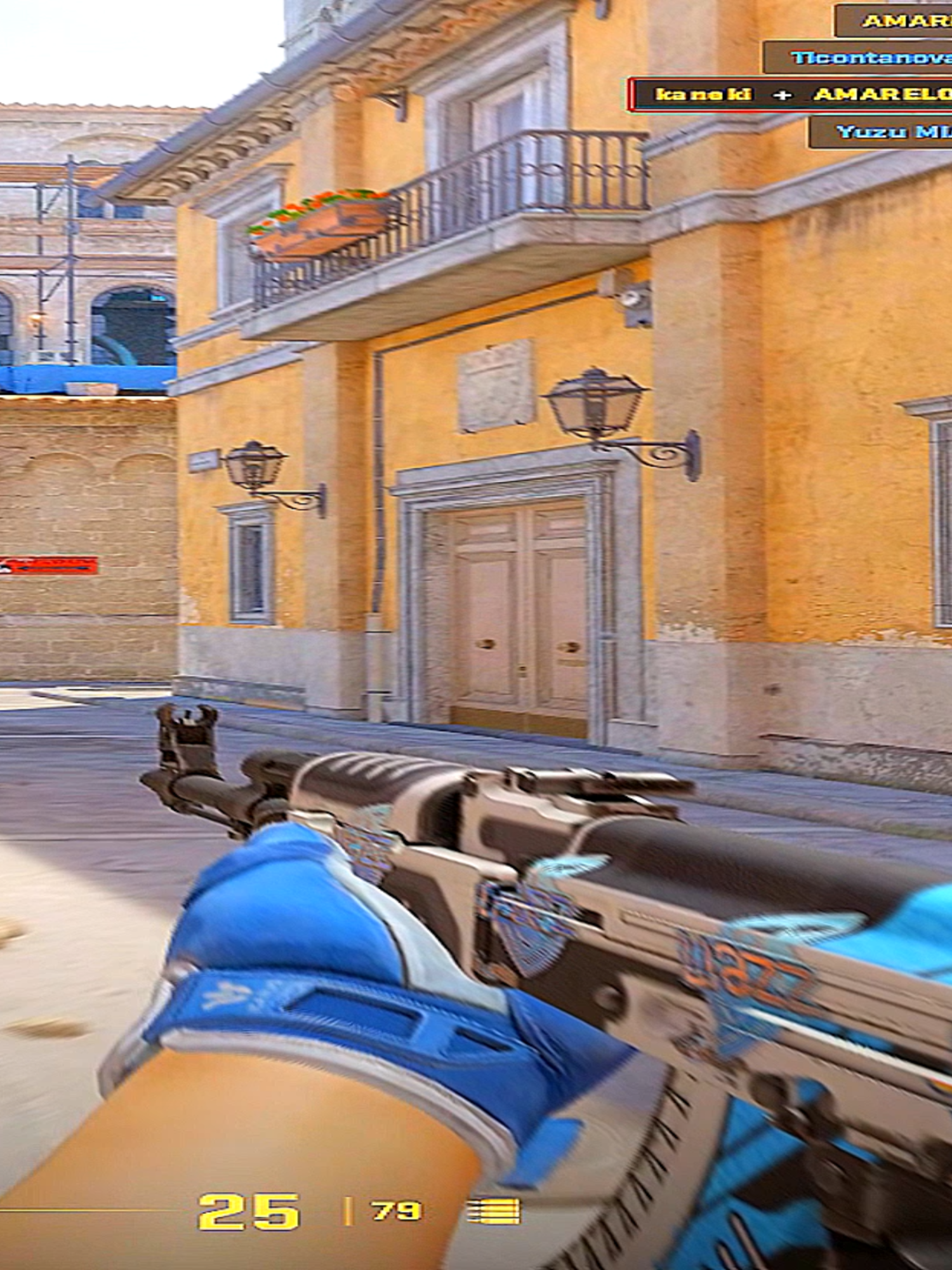952x1270 pixels.
Task: Toggle the highlighted 'kaneki + AMARELO' kill entry
Action: pyautogui.click(x=793, y=94)
